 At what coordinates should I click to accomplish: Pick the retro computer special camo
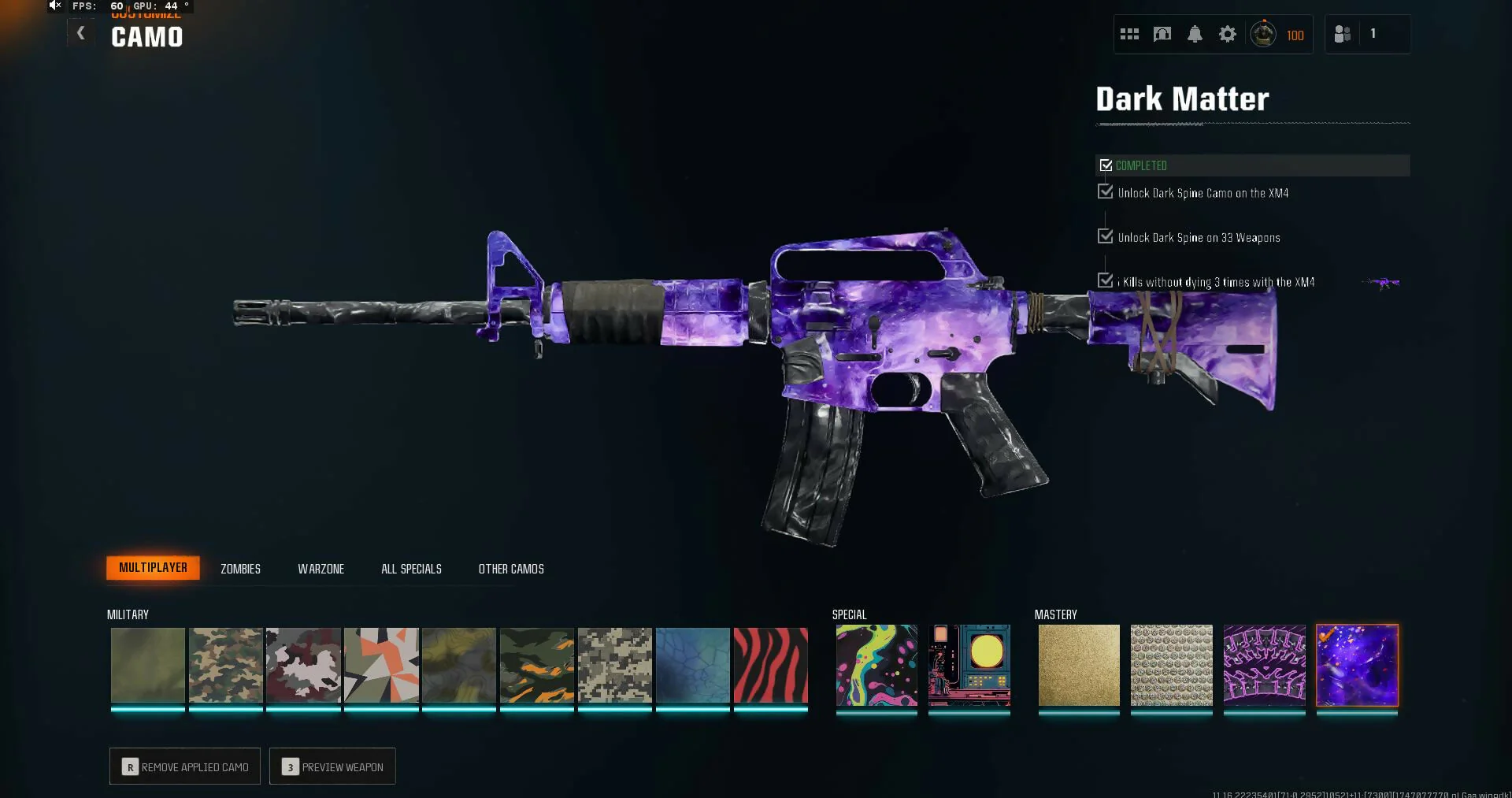coord(969,666)
